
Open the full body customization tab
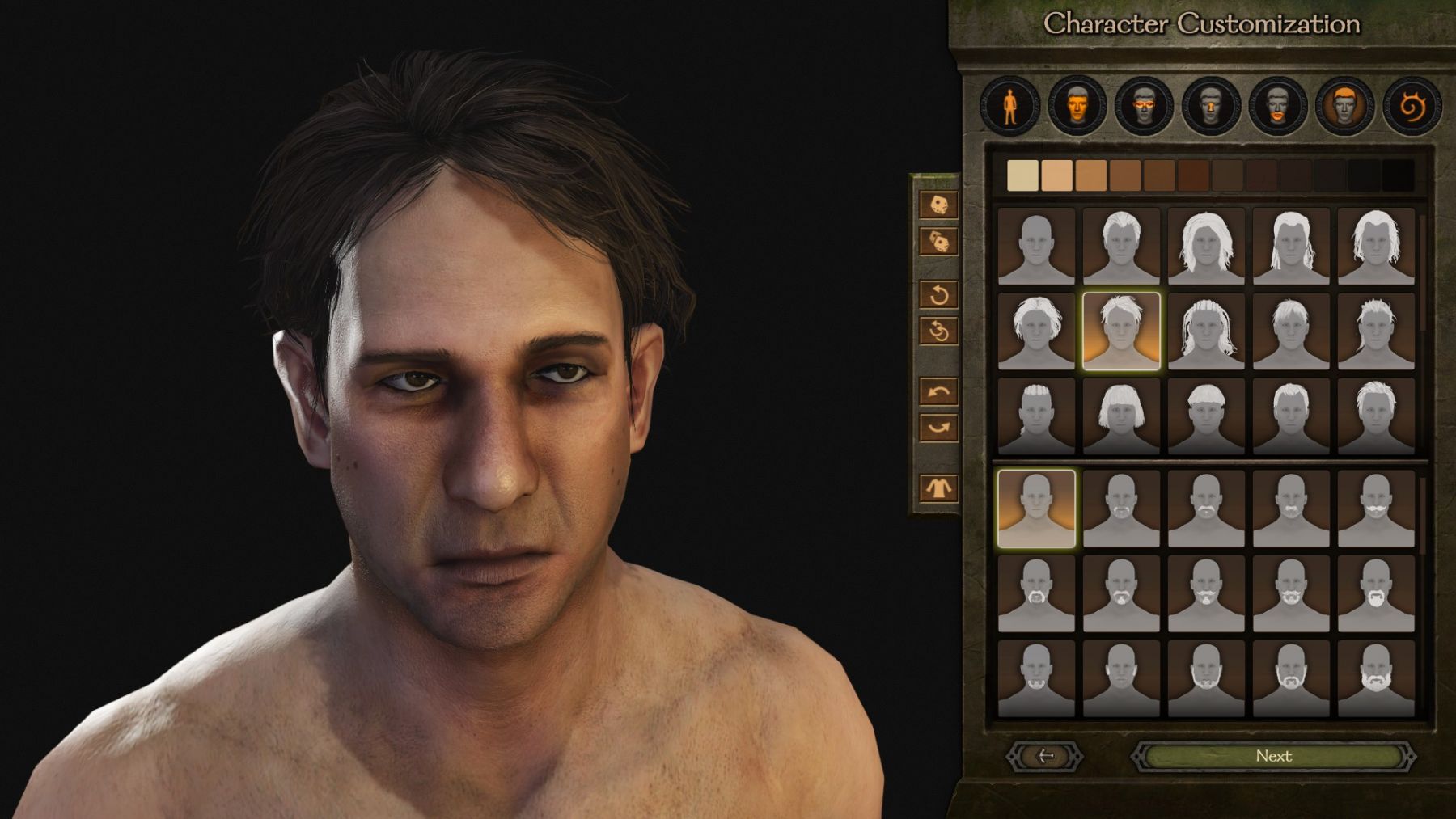click(x=1009, y=106)
